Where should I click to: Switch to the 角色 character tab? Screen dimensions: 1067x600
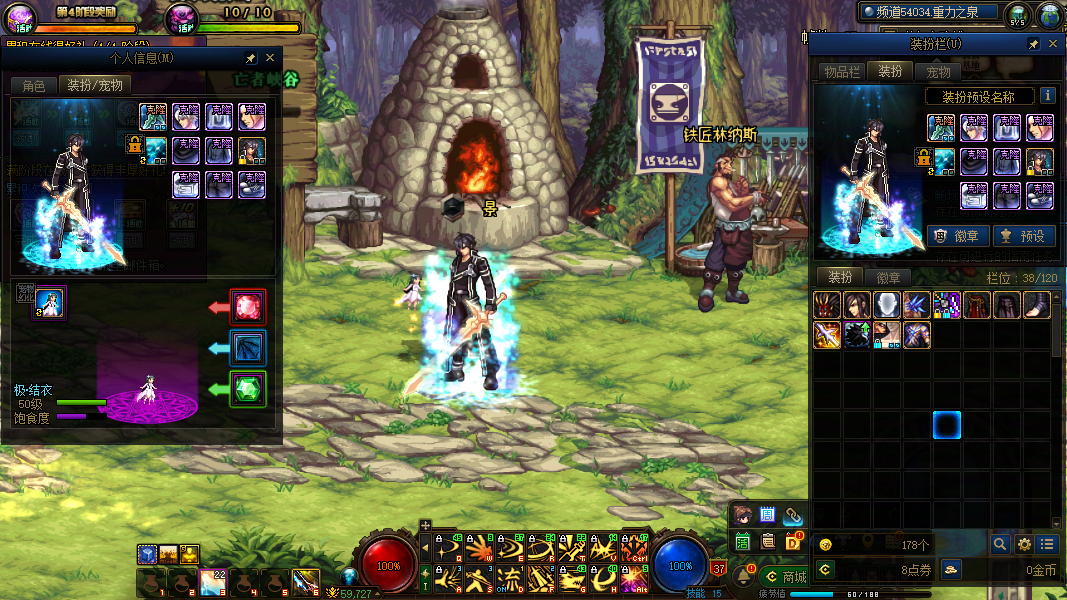[x=33, y=85]
